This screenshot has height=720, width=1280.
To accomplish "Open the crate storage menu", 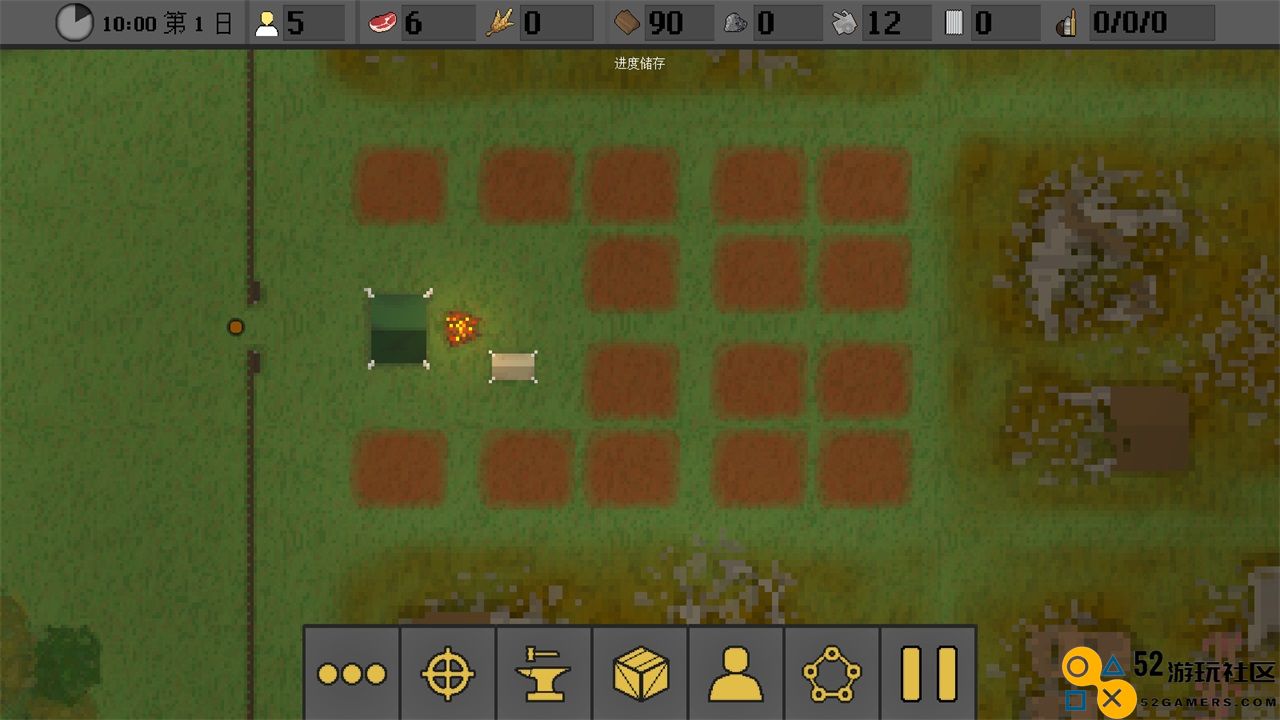I will [x=640, y=673].
